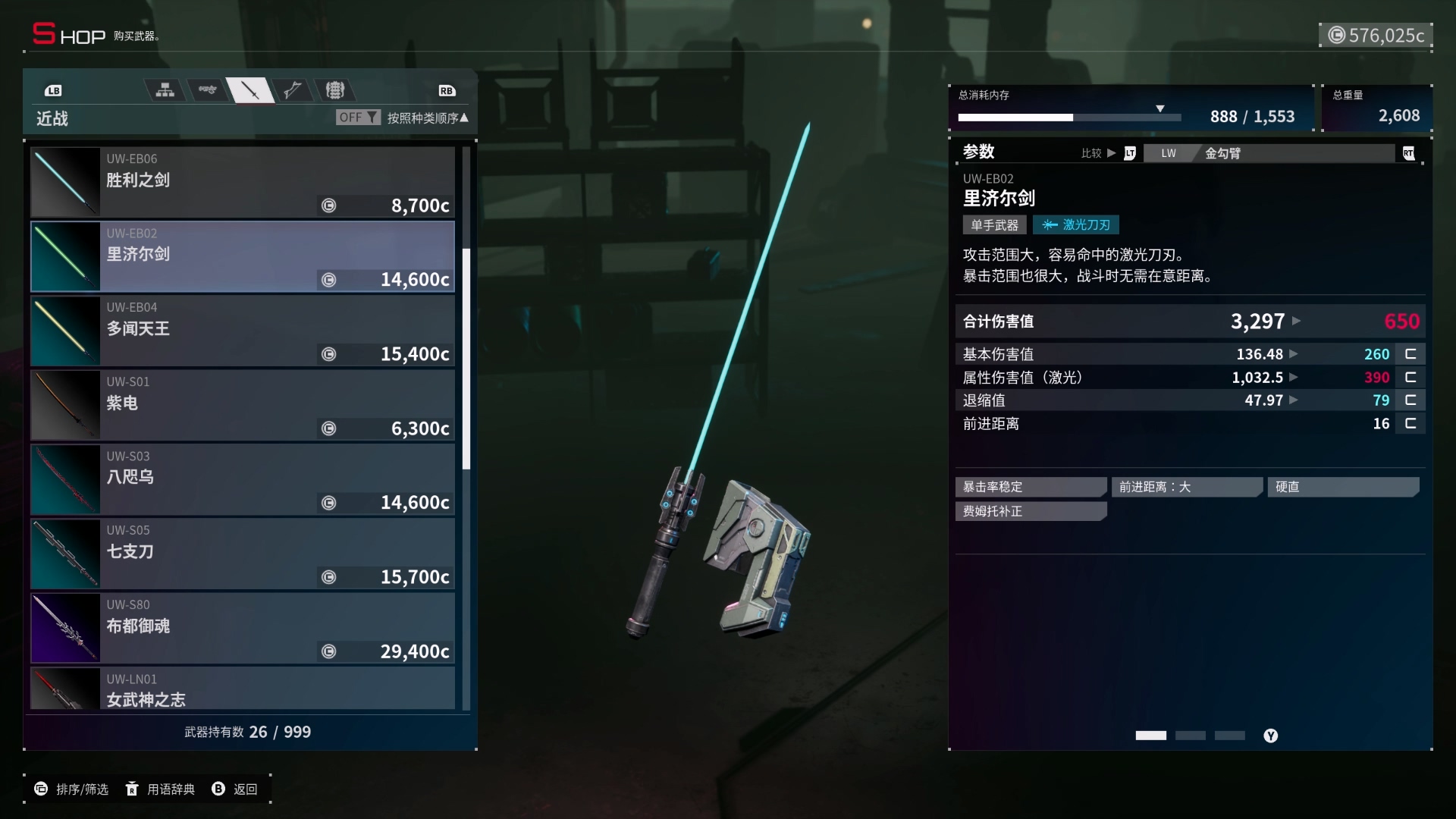Pick the 布都御魂 weapon for 29,400c
Viewport: 1456px width, 819px height.
point(243,628)
